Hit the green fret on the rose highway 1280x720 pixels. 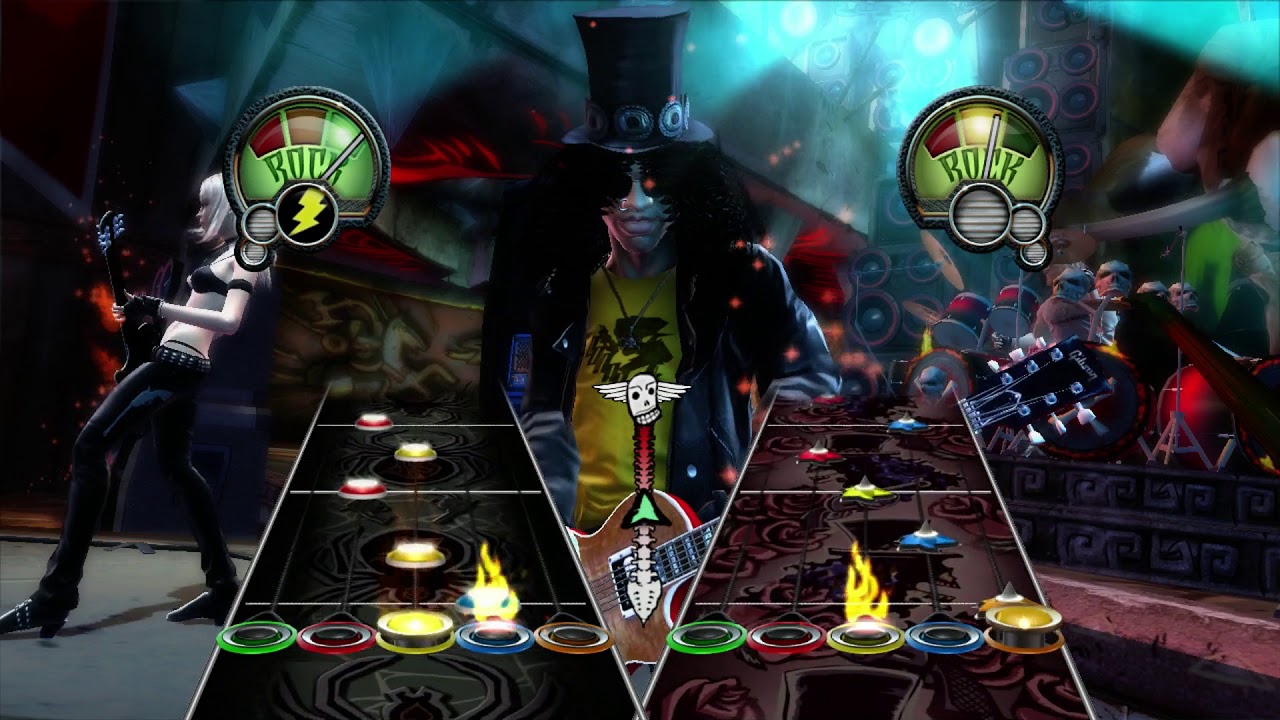706,636
